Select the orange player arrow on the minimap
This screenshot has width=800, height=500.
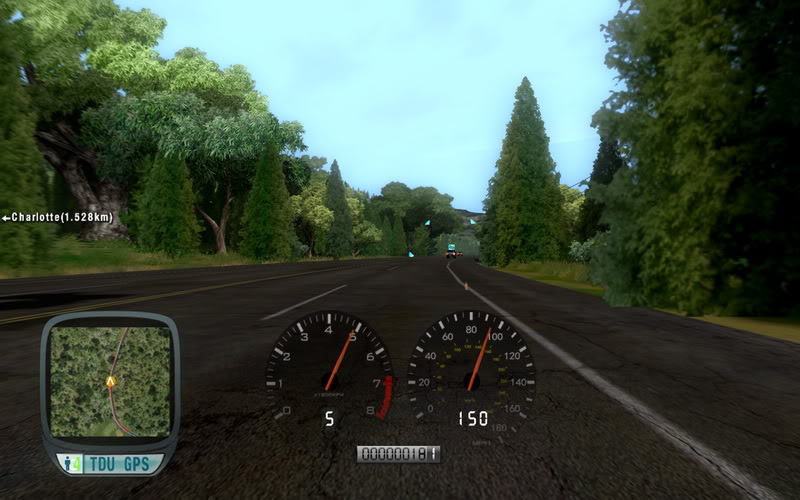(110, 381)
